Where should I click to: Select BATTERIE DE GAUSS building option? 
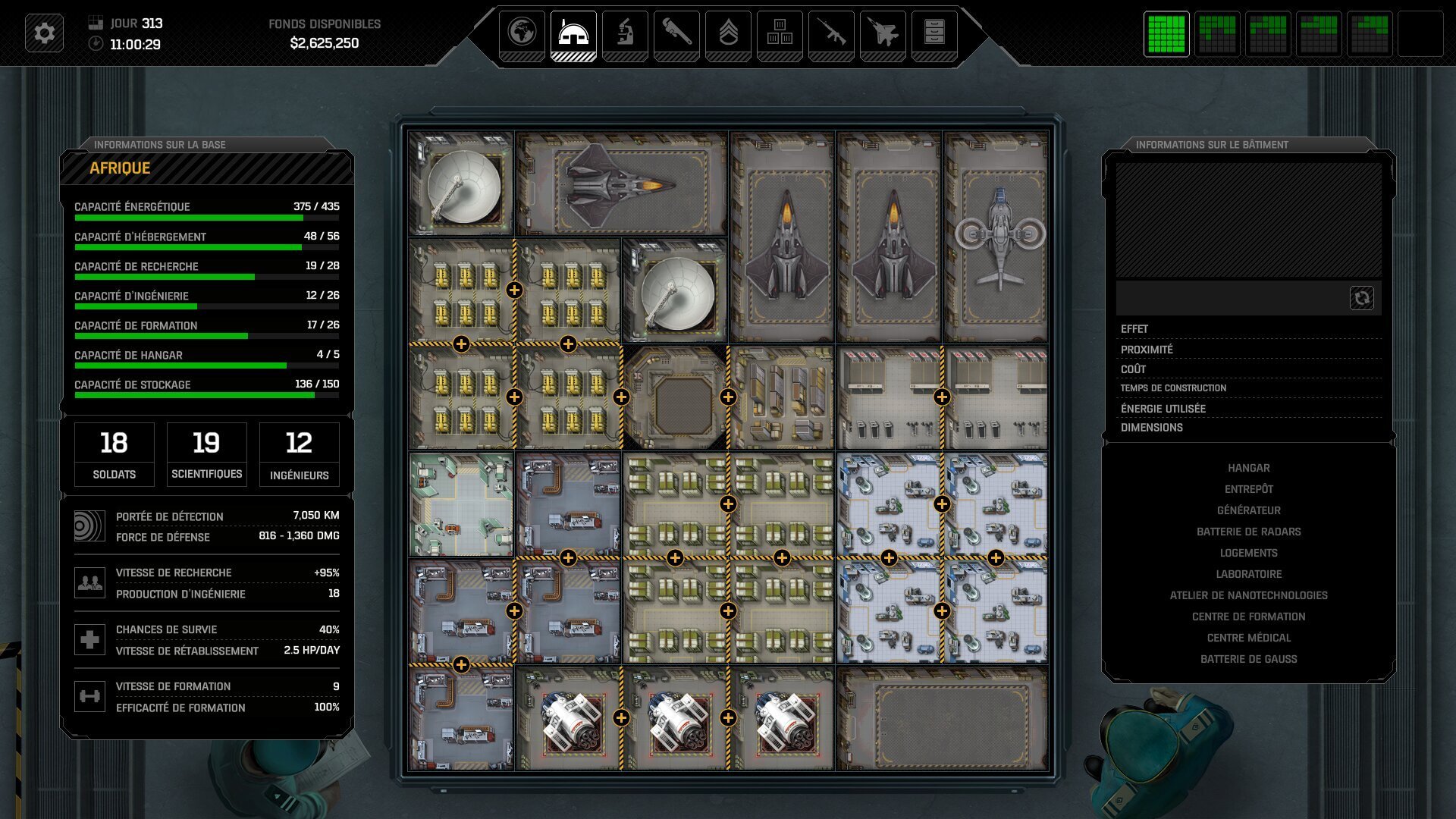[1249, 659]
